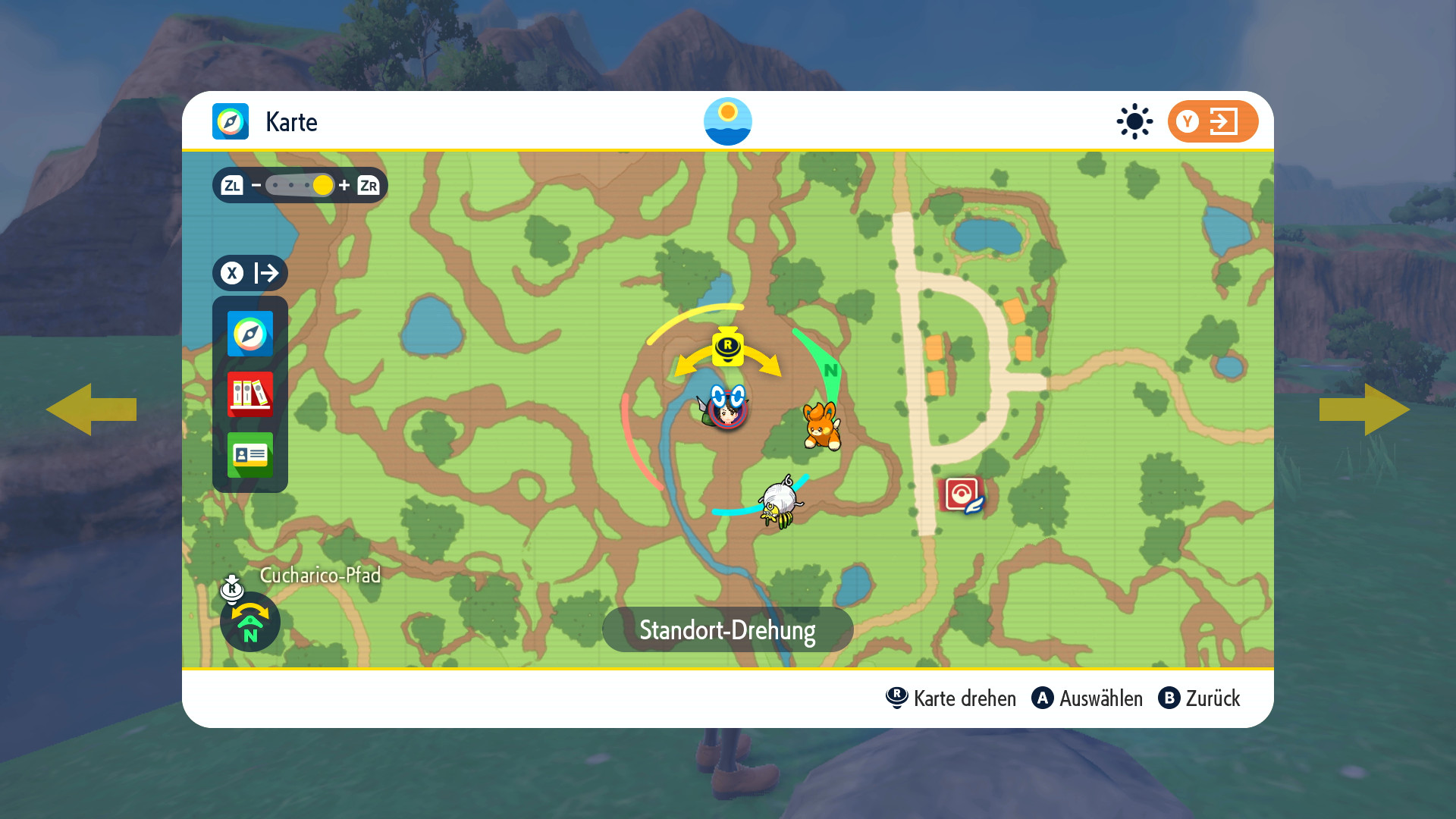Viewport: 1456px width, 819px height.
Task: Go to the right page with the yellow arrow
Action: 1365,409
